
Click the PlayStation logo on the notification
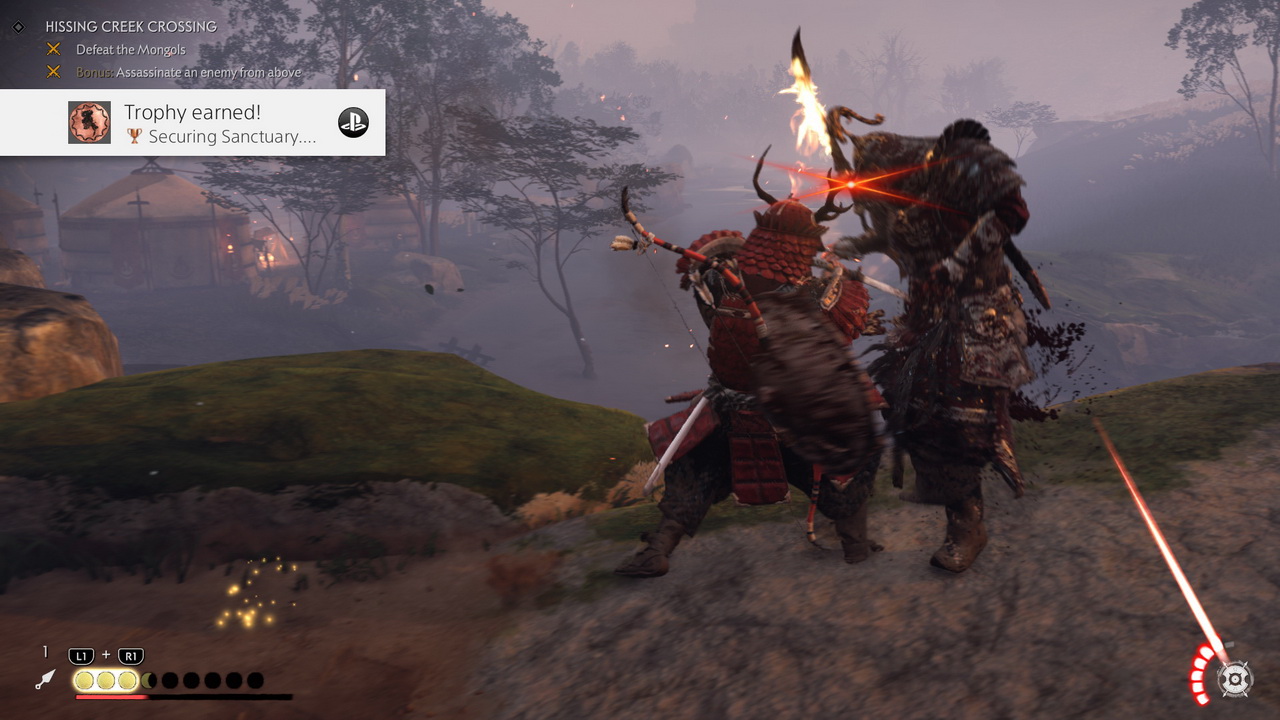click(x=353, y=122)
